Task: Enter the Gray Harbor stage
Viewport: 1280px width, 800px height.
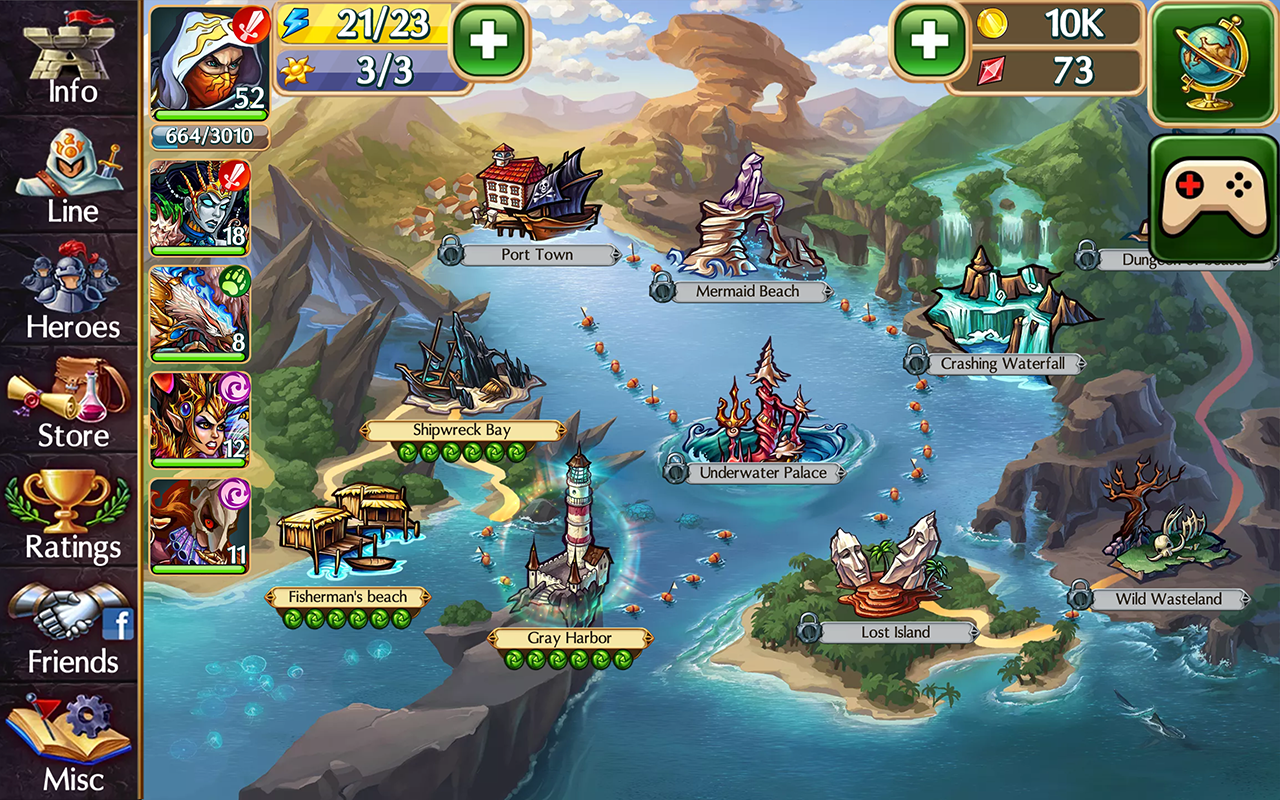Action: (x=572, y=638)
